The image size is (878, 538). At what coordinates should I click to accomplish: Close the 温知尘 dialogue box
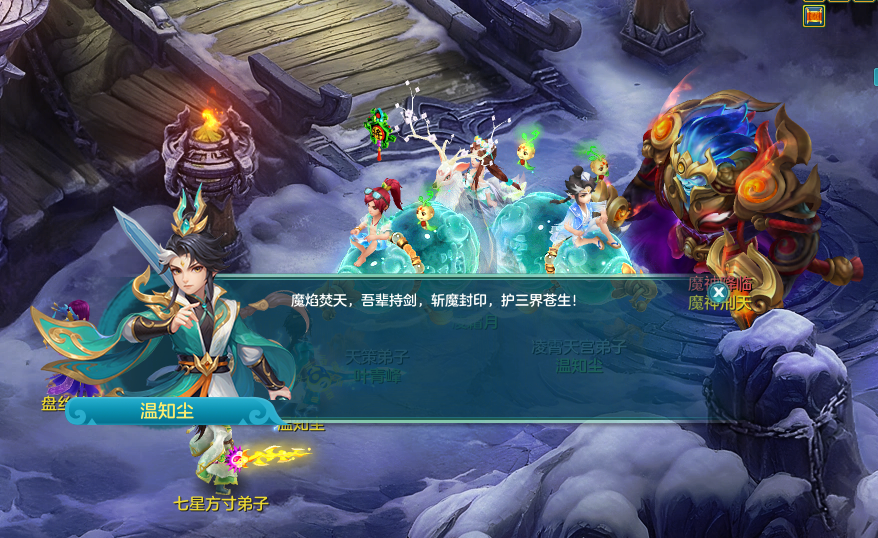(x=718, y=292)
